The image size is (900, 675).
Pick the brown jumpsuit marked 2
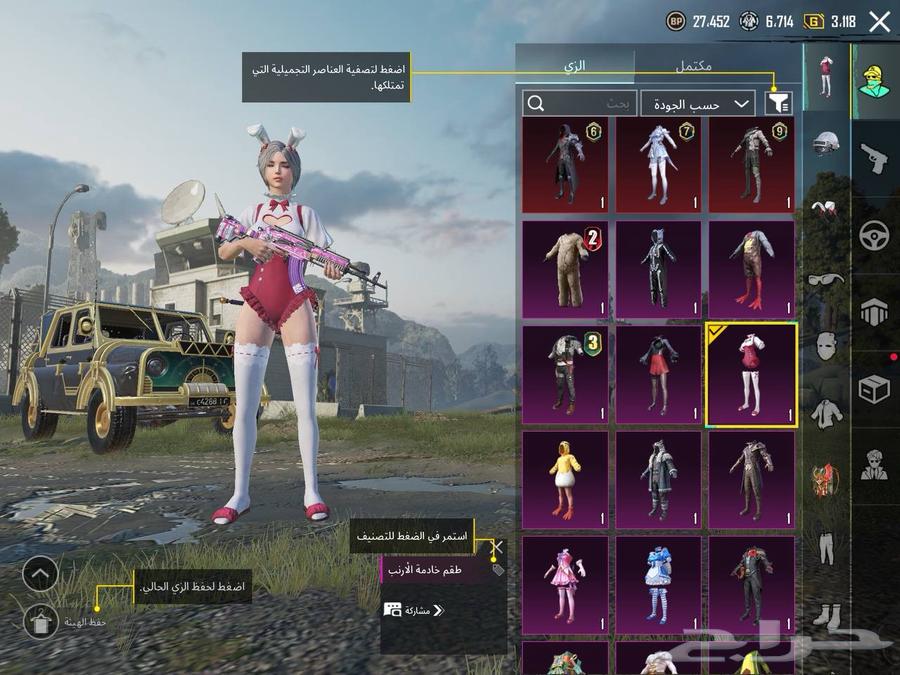565,269
